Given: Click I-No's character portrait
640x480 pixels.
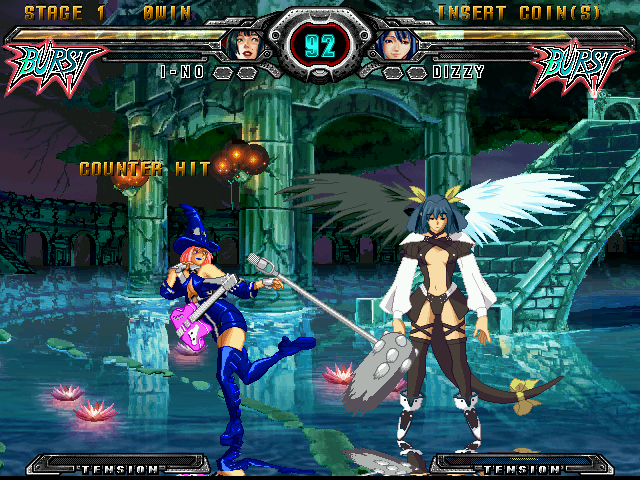Looking at the screenshot, I should (x=246, y=44).
